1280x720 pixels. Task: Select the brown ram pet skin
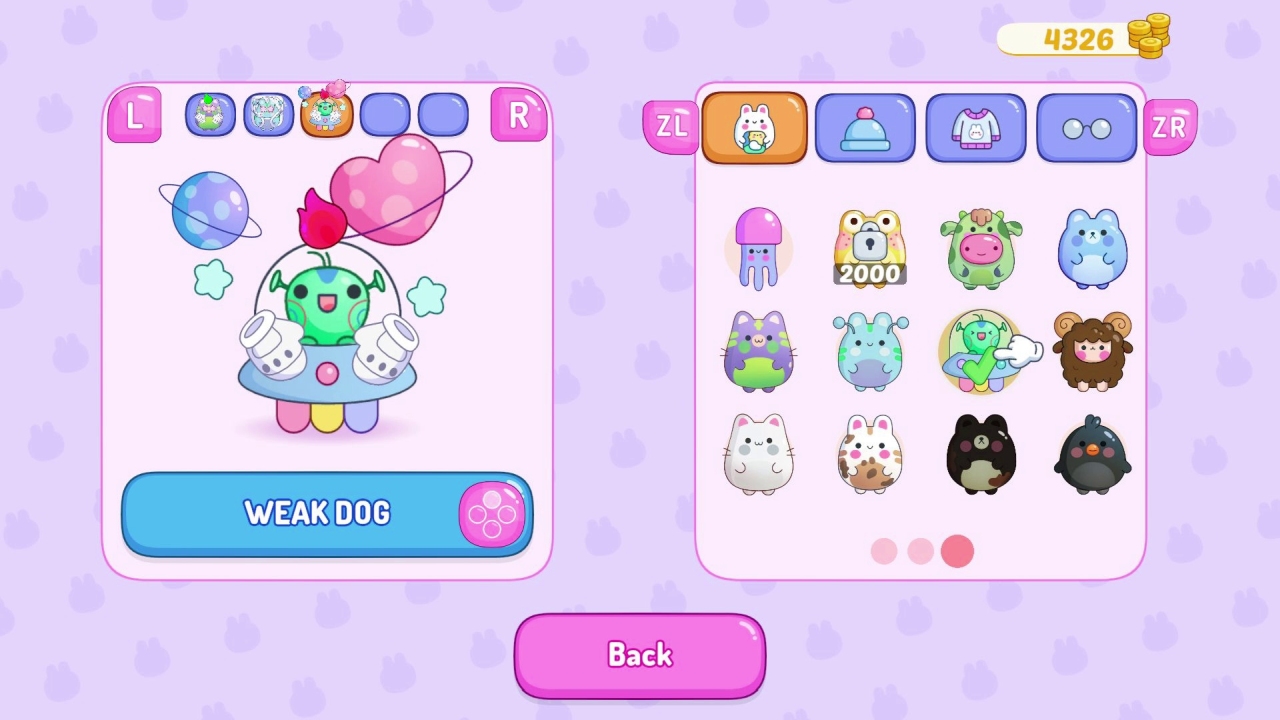point(1092,351)
